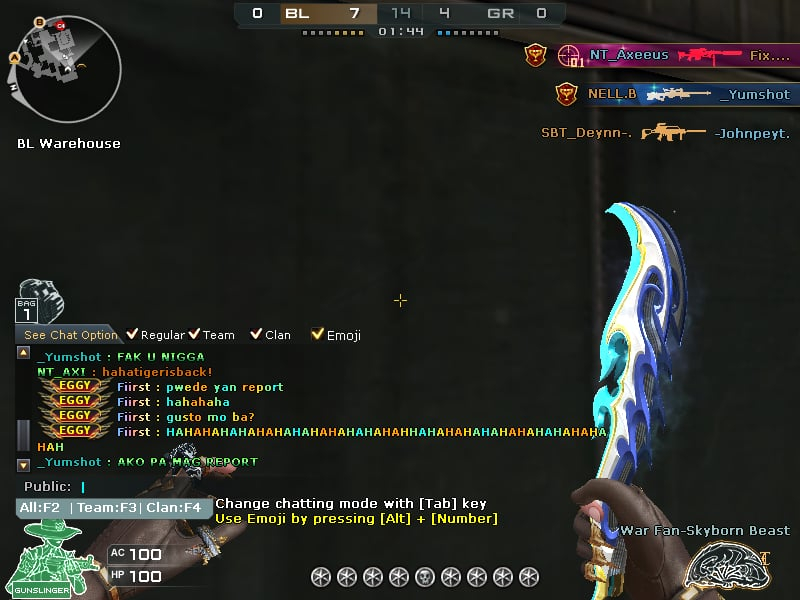Open the See Chat Option button

[70, 335]
